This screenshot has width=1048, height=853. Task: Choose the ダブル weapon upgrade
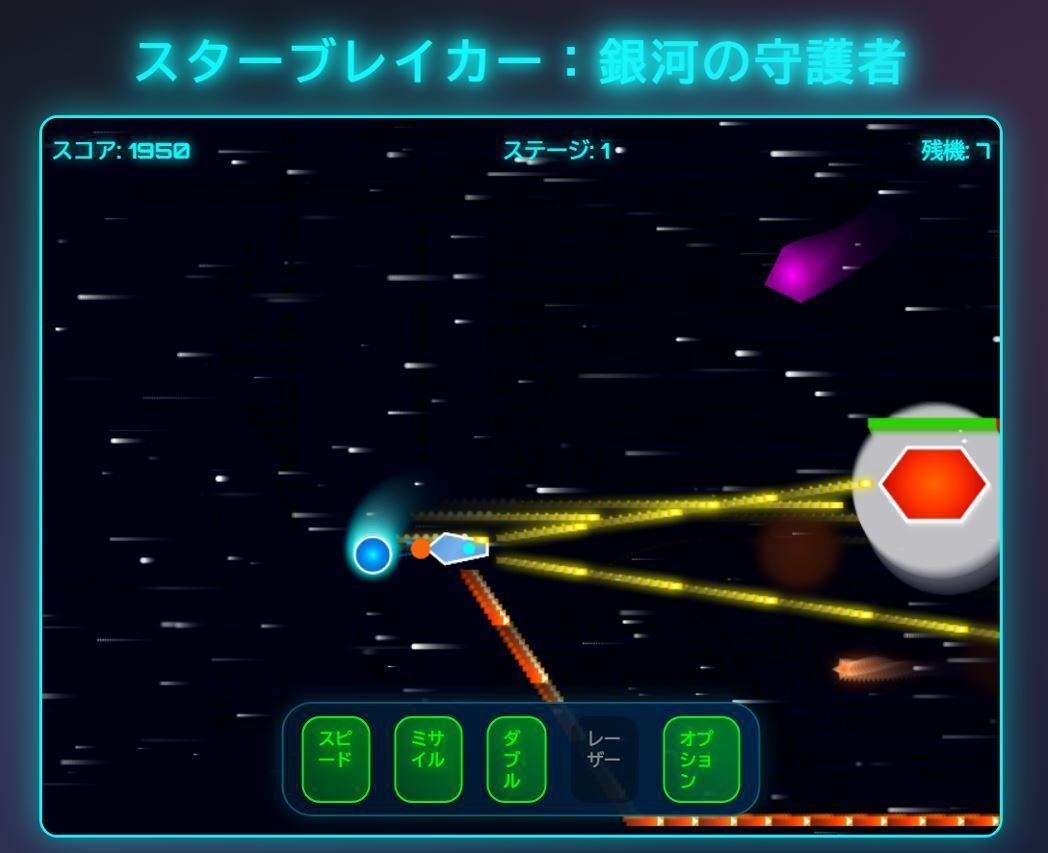tap(516, 759)
